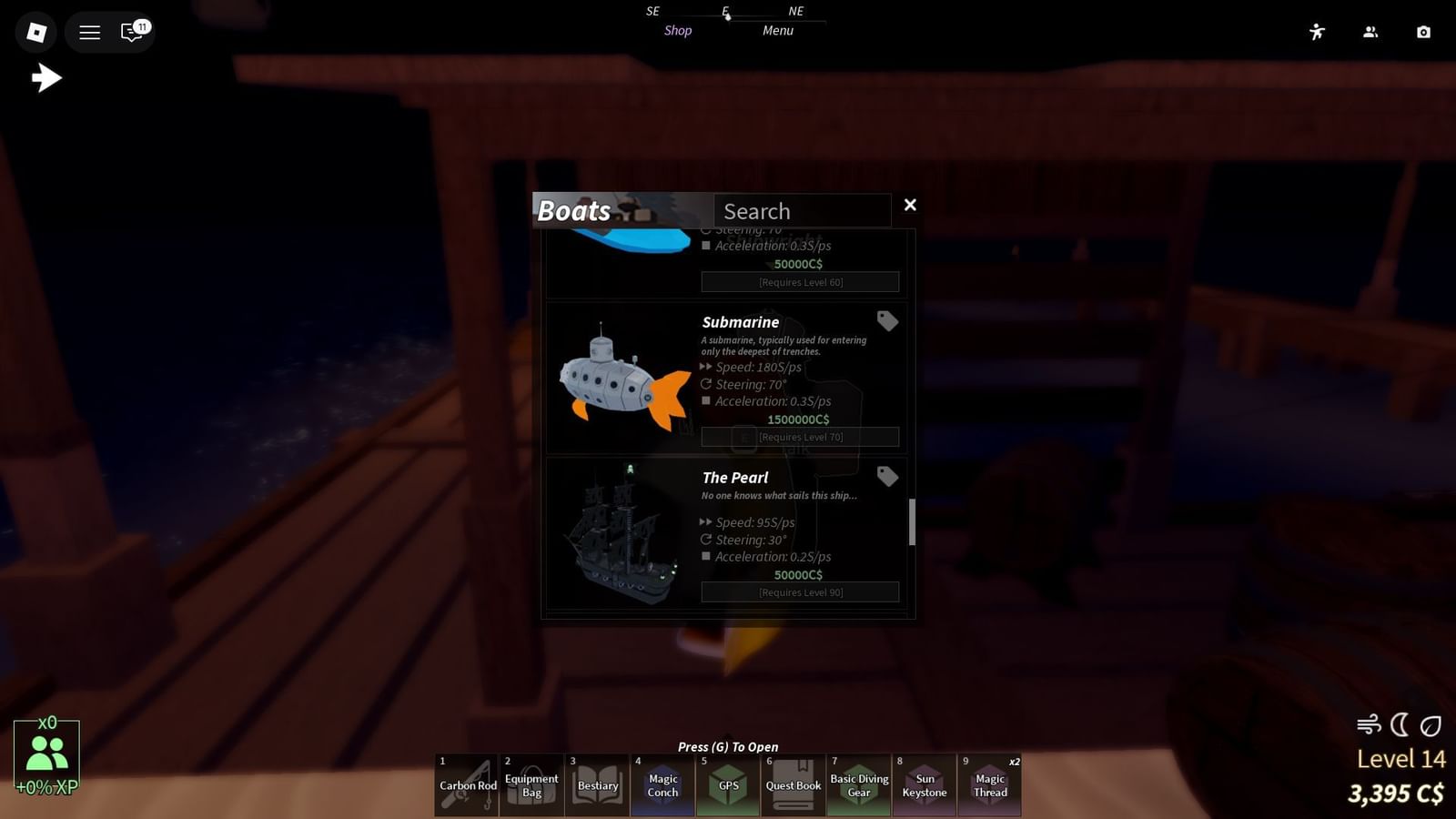Open the Bestiary in hotbar slot 3
This screenshot has height=819, width=1456.
[x=596, y=784]
